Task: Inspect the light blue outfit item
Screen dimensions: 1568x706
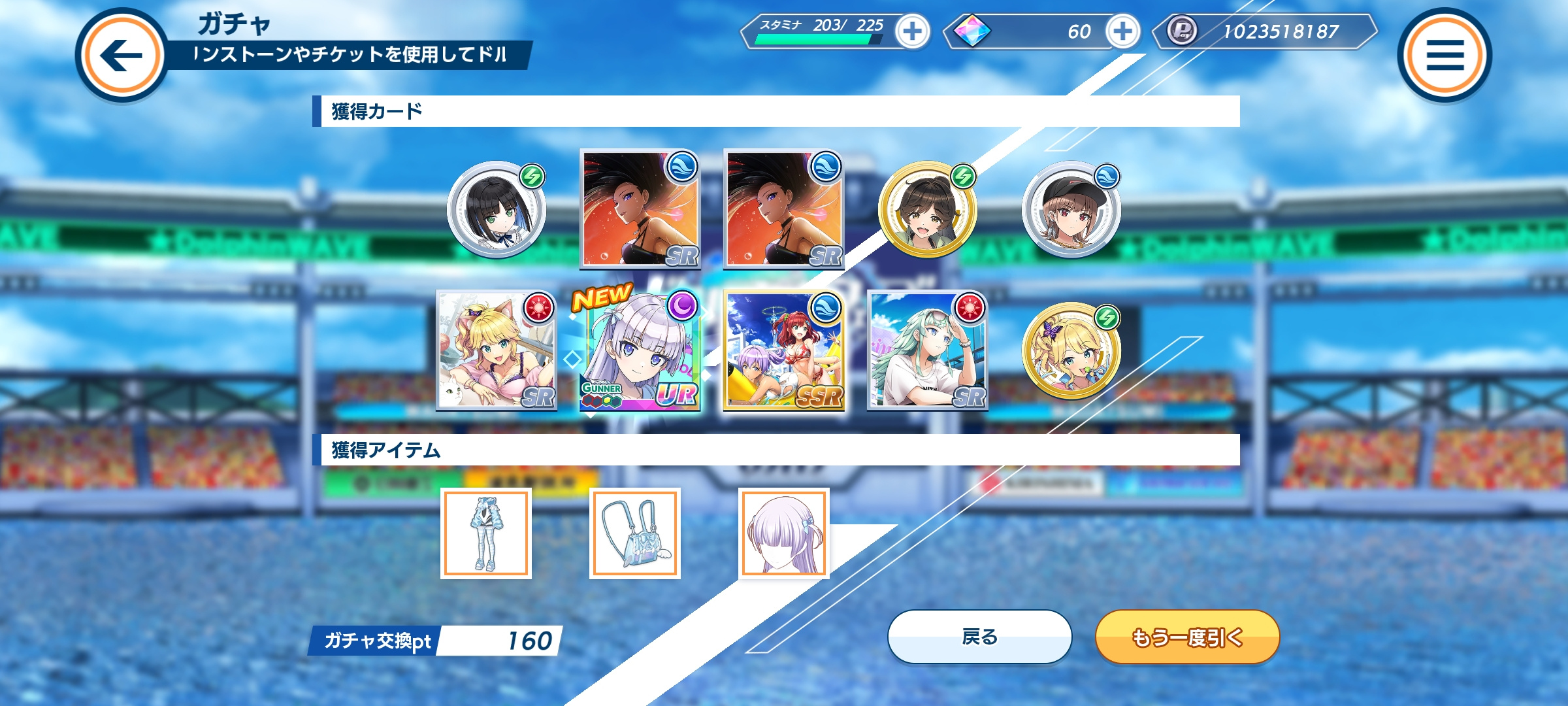Action: (x=486, y=533)
